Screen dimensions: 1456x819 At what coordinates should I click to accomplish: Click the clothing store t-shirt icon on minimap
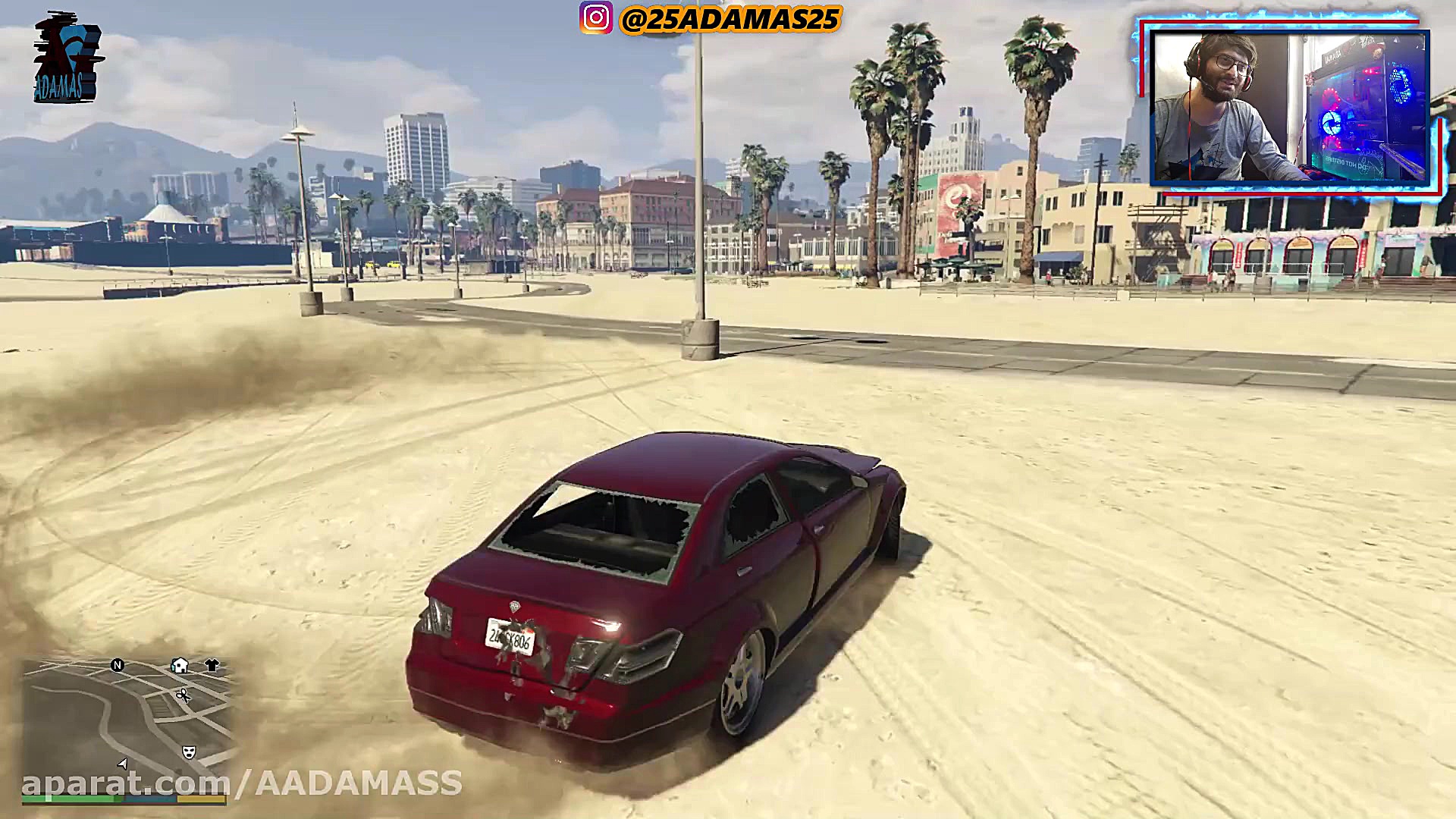[x=212, y=665]
